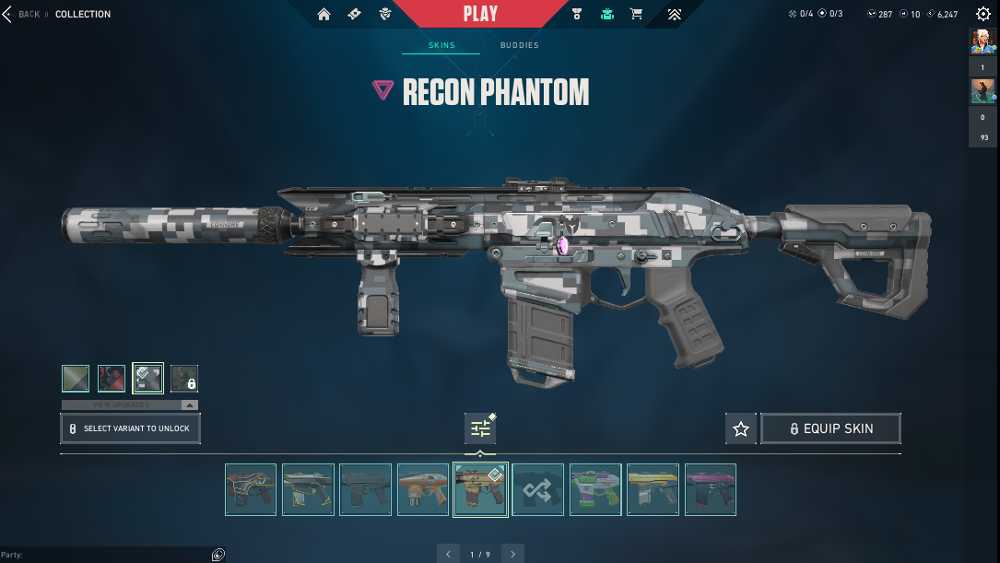Viewport: 1000px width, 563px height.
Task: Click Equip Skin button
Action: click(830, 428)
